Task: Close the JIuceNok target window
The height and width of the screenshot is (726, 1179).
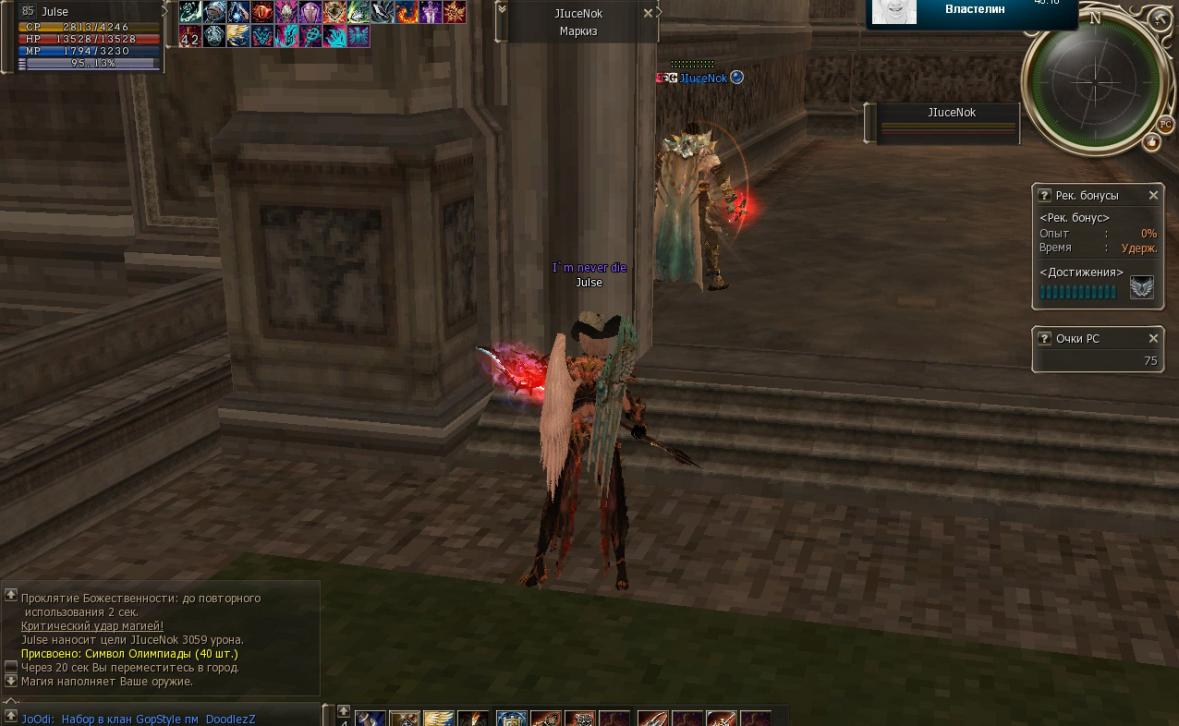Action: [648, 13]
